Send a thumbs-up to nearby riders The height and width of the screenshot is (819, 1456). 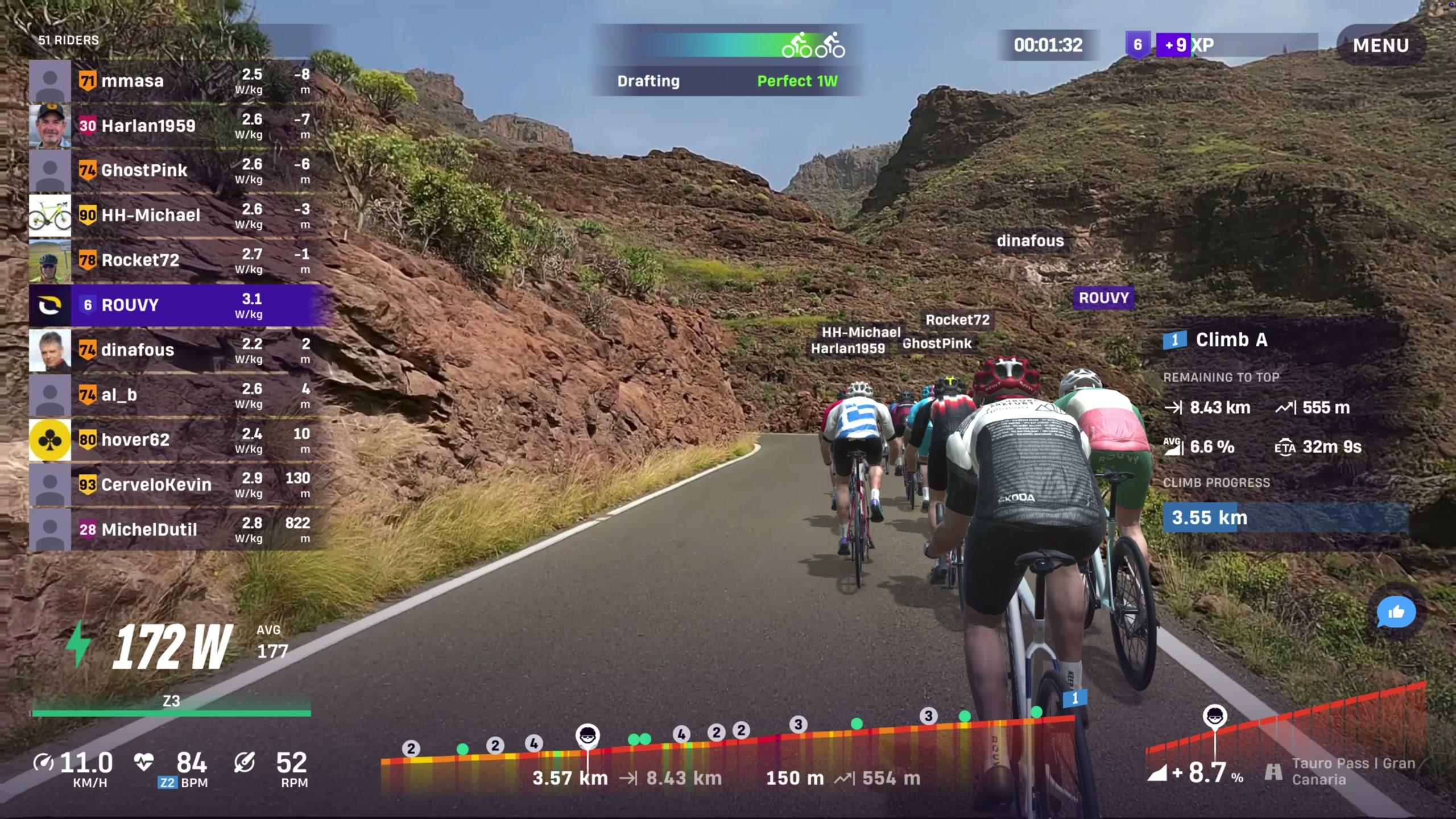[x=1396, y=613]
